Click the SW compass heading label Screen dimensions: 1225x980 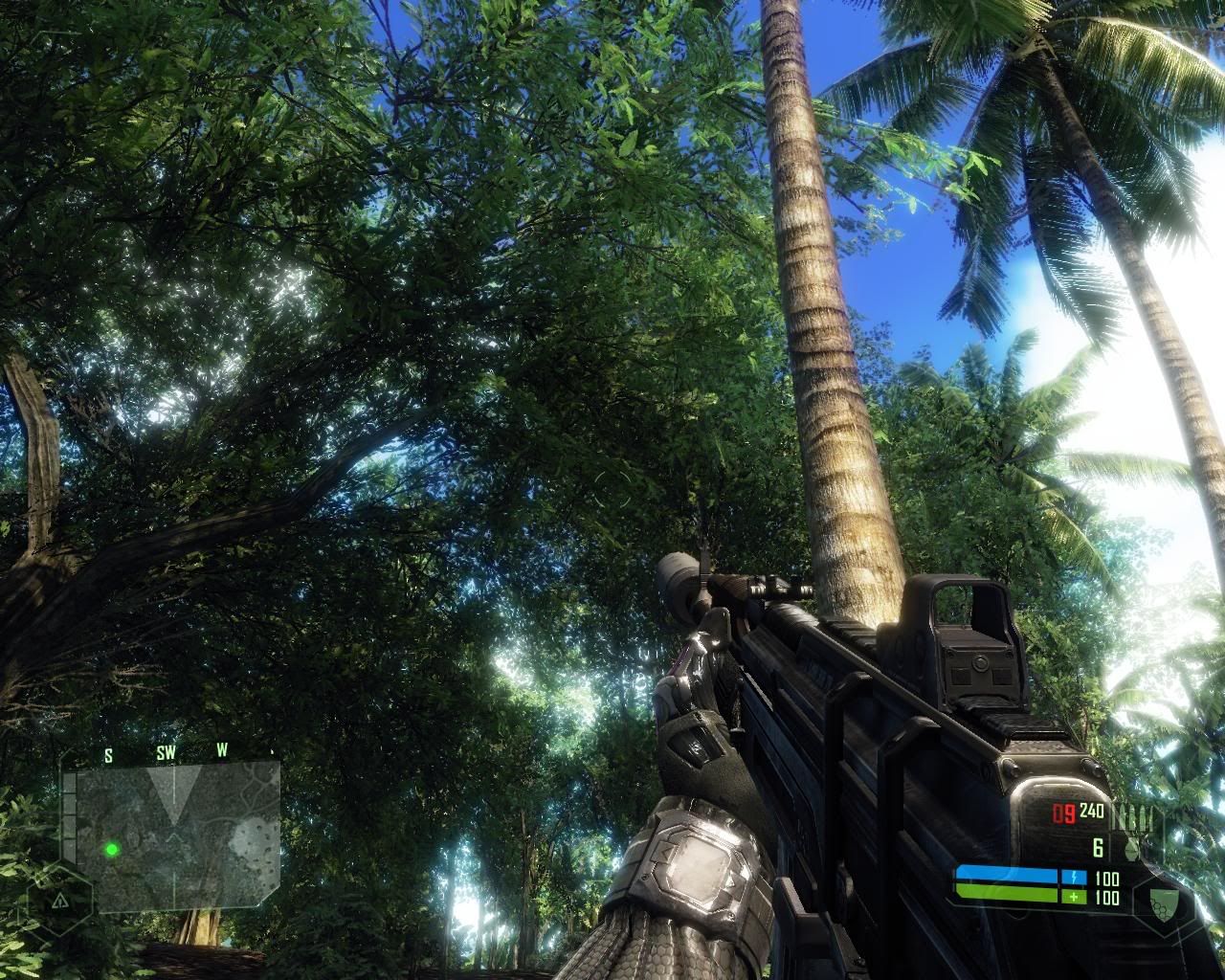166,753
